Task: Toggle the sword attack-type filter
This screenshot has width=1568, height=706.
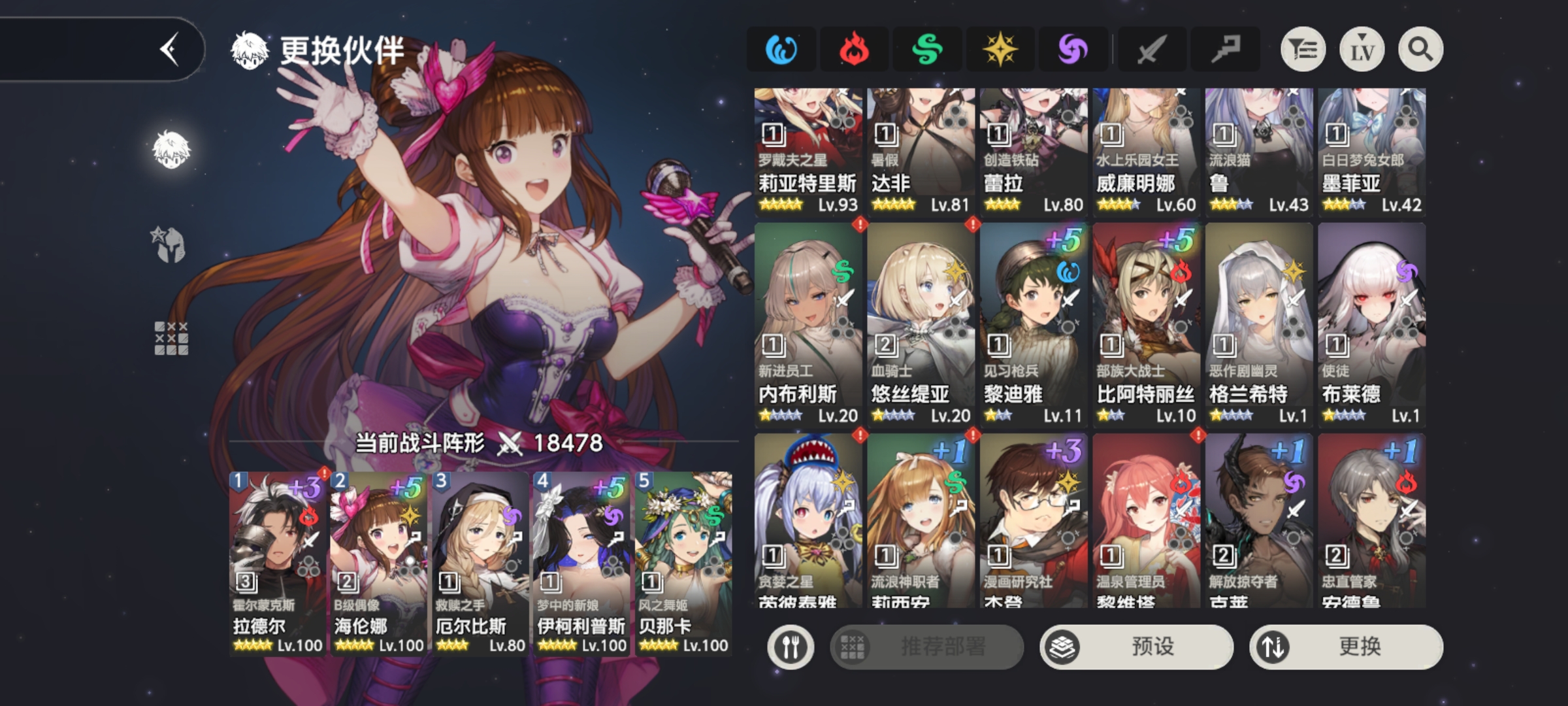Action: 1152,50
